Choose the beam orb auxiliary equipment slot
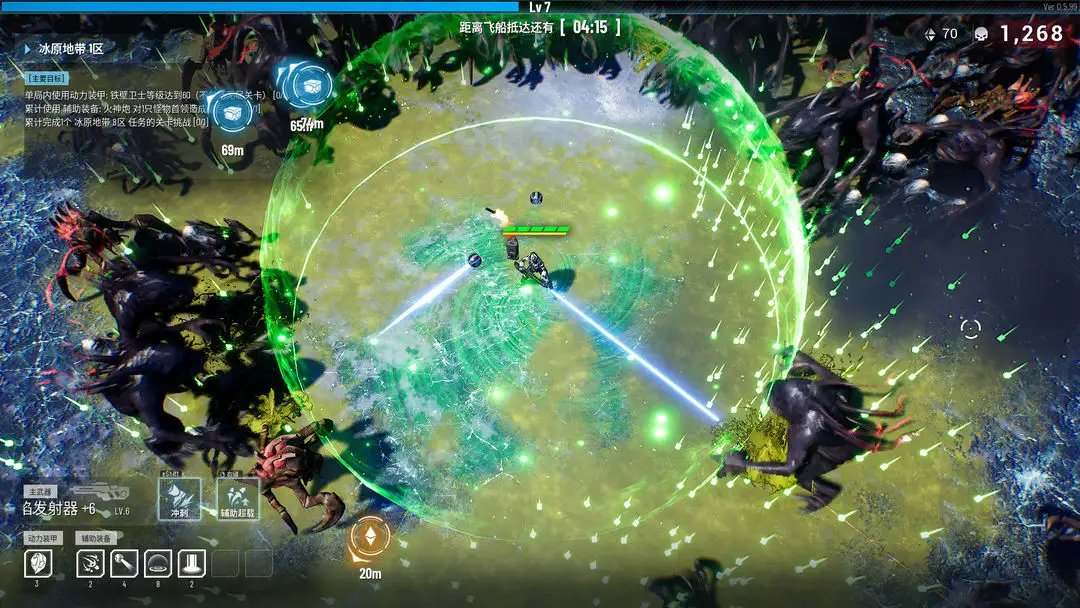The width and height of the screenshot is (1080, 608). (x=124, y=563)
